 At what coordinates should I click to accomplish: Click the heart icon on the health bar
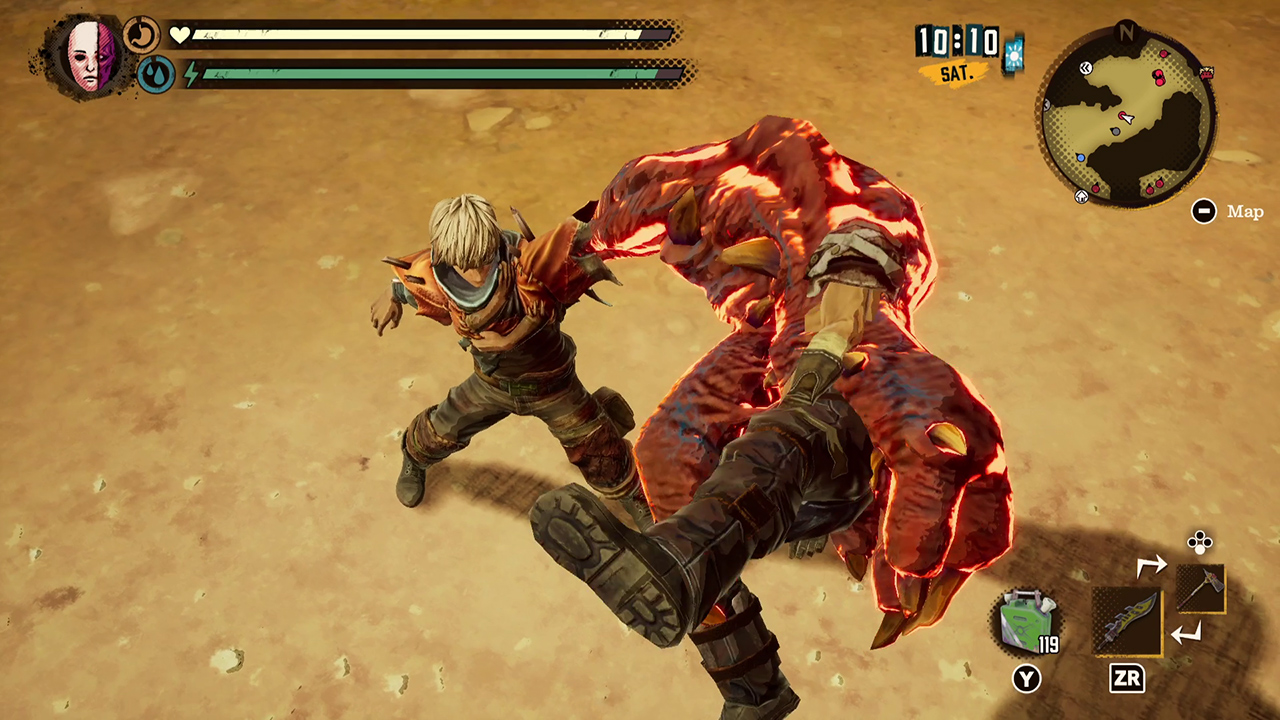[180, 33]
